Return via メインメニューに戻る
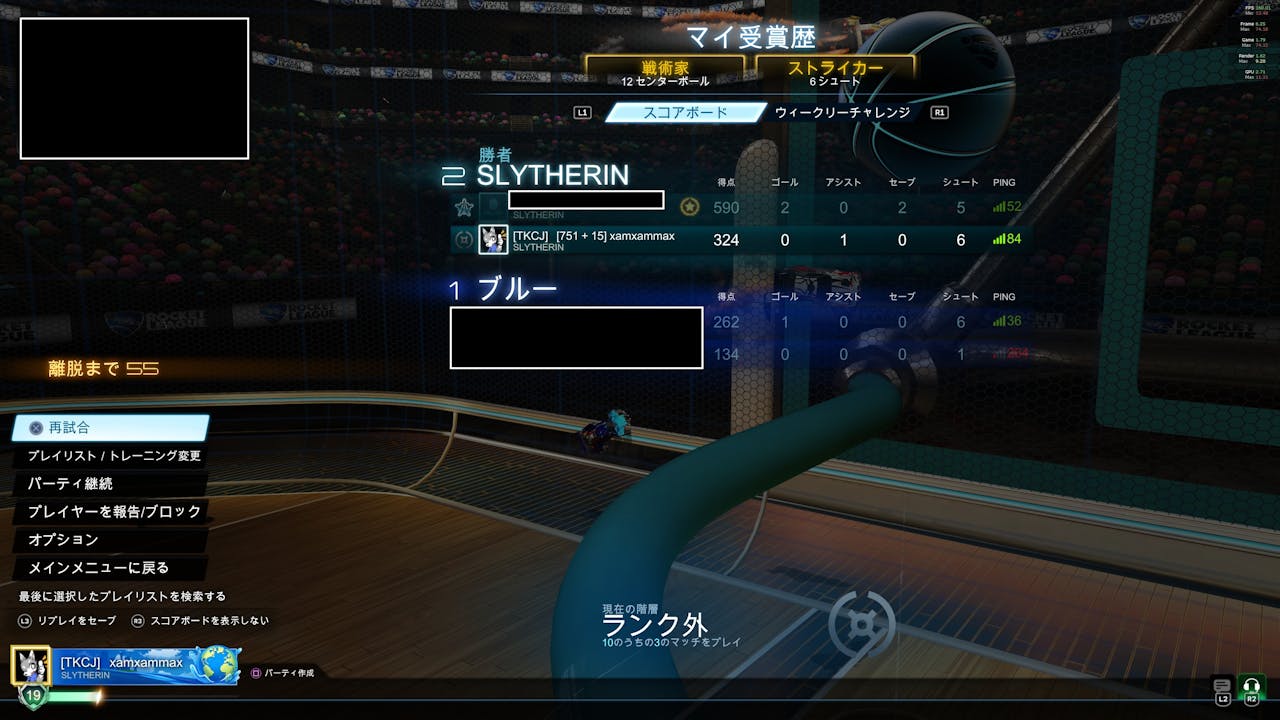Image resolution: width=1280 pixels, height=720 pixels. [98, 568]
